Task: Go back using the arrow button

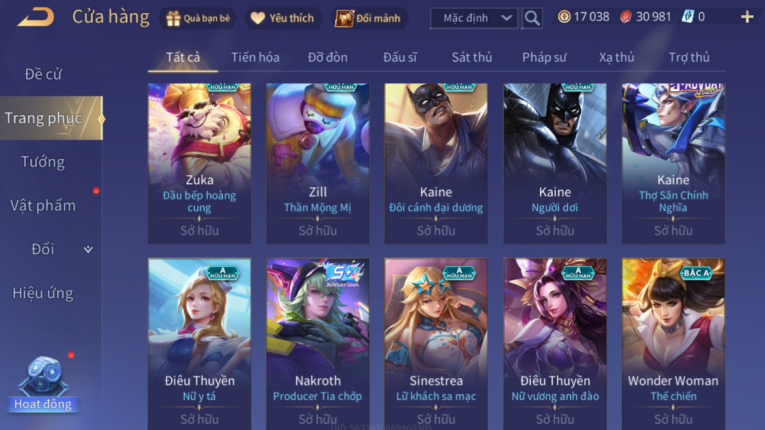Action: click(x=35, y=16)
